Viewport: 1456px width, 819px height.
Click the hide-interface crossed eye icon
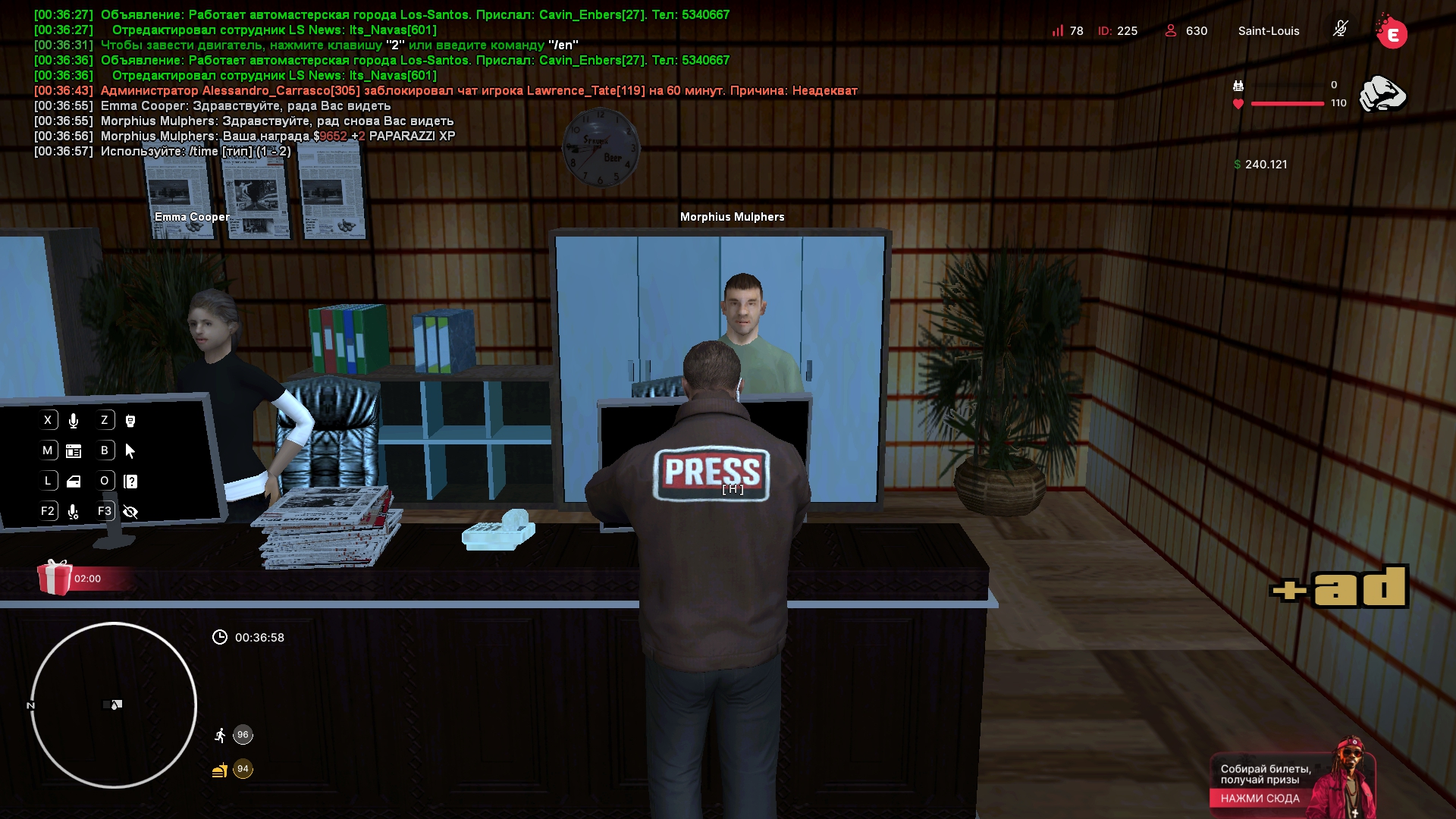(130, 512)
